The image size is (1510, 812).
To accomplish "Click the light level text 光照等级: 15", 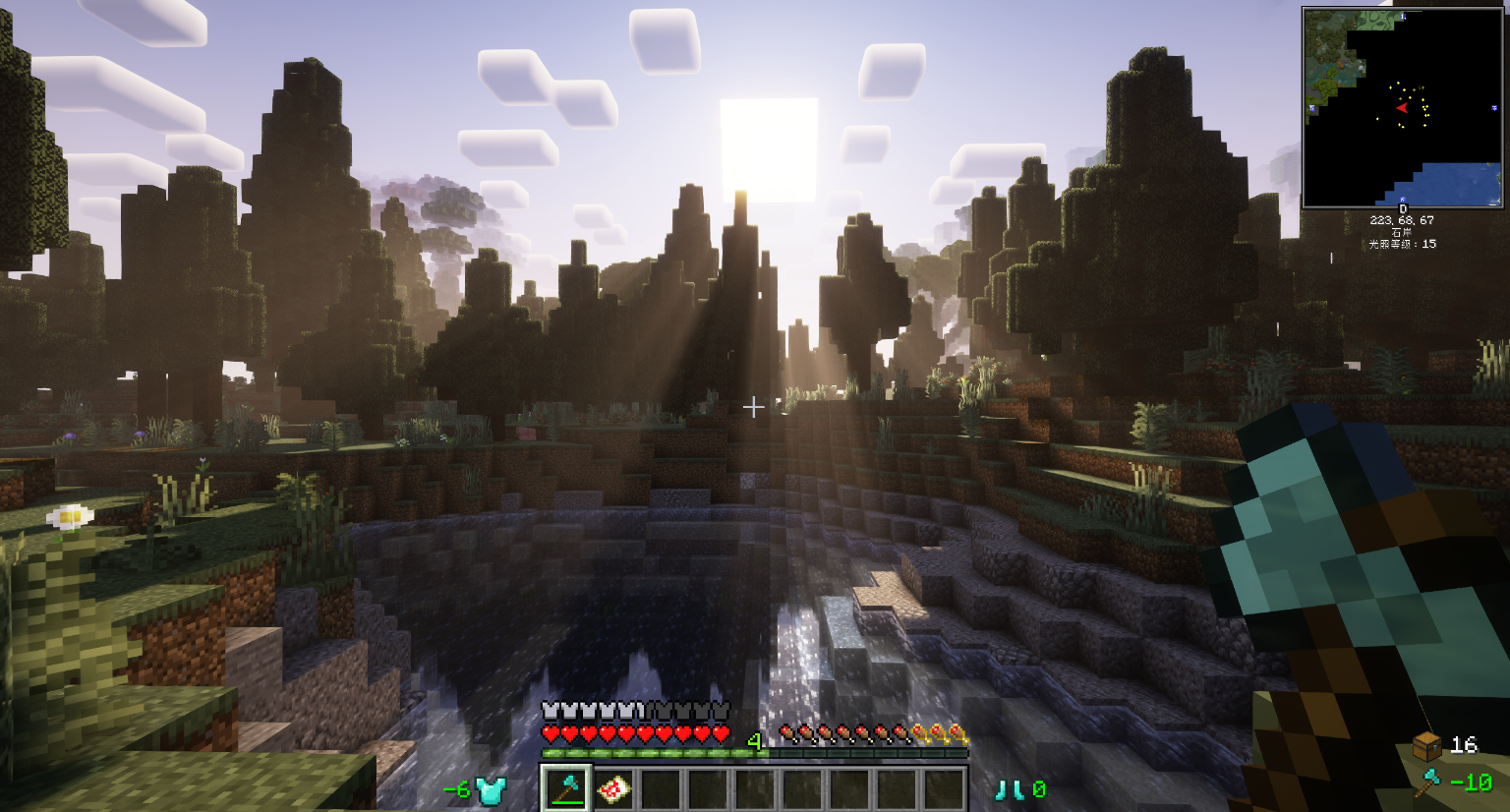I will click(x=1402, y=243).
